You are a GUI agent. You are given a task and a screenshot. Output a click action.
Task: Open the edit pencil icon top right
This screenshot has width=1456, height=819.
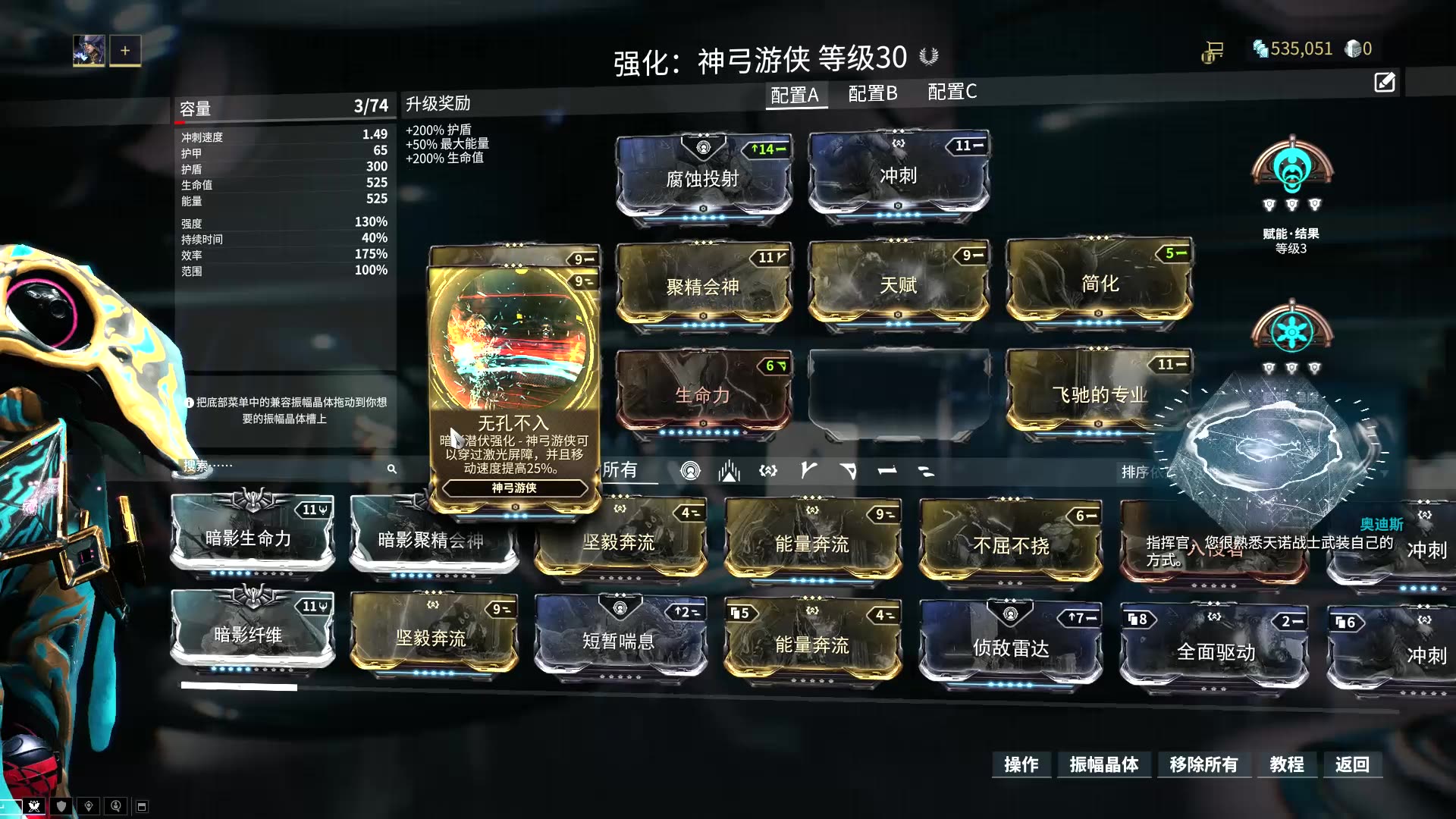[x=1385, y=82]
